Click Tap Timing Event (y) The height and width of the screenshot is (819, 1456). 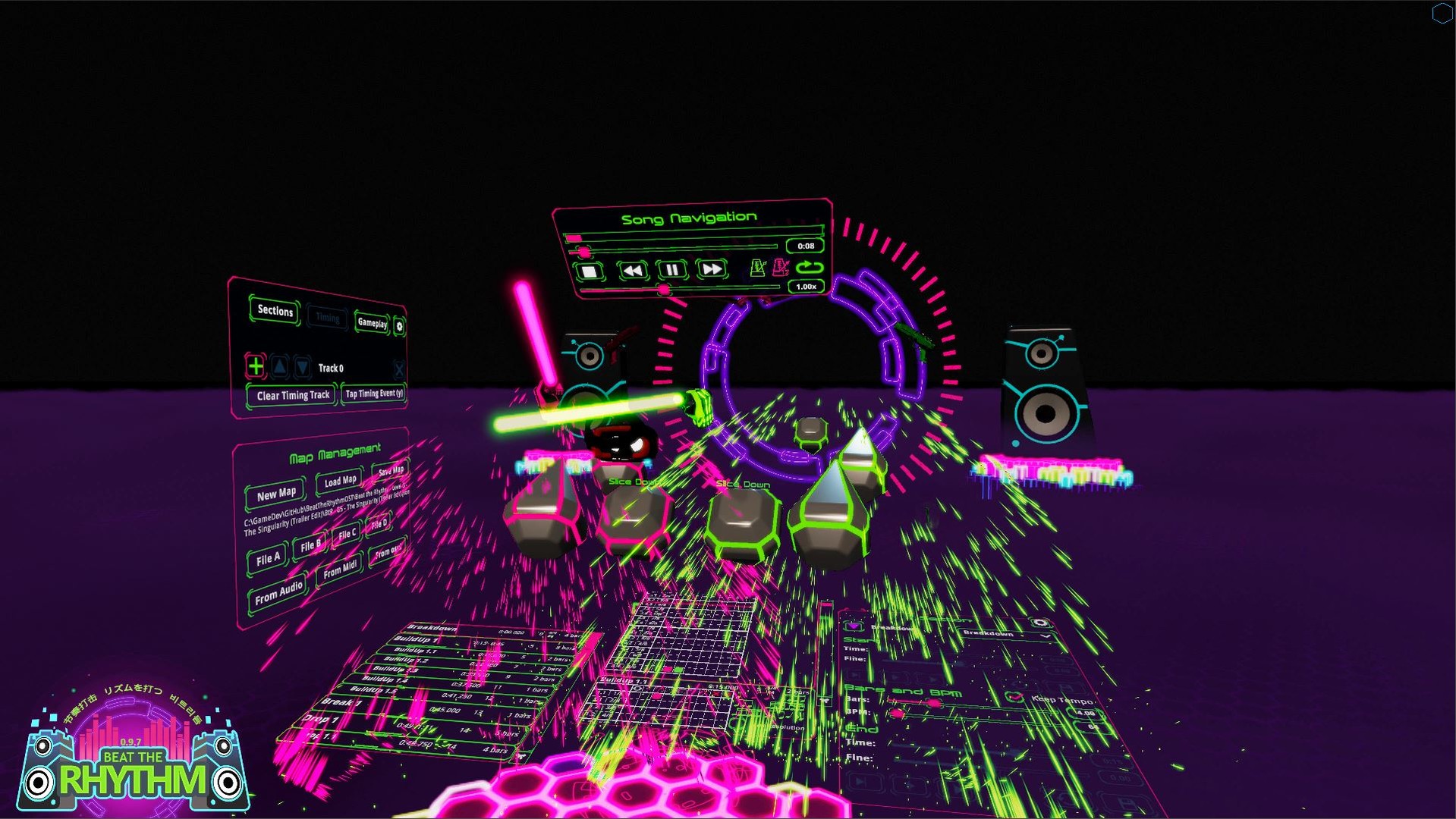(375, 394)
